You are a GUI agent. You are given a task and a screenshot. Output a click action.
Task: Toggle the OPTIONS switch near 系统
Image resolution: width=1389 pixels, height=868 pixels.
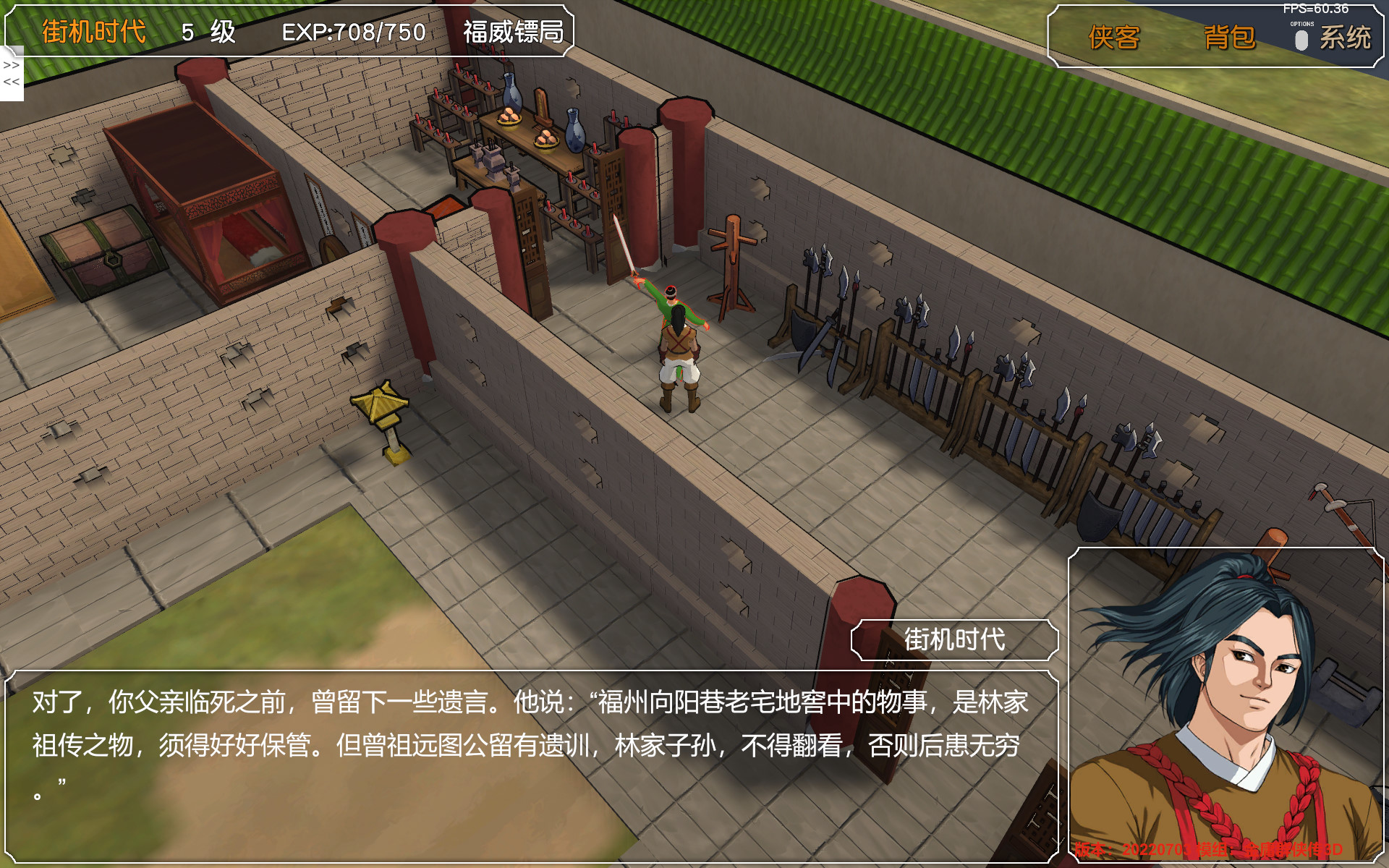[x=1300, y=40]
